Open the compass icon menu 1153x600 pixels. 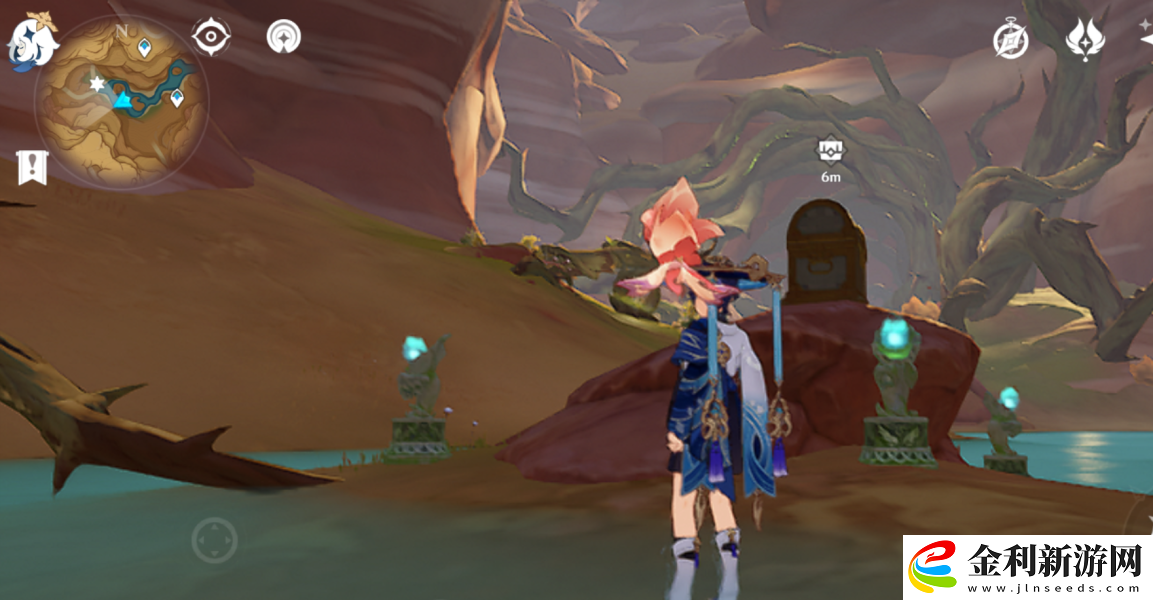click(1010, 40)
